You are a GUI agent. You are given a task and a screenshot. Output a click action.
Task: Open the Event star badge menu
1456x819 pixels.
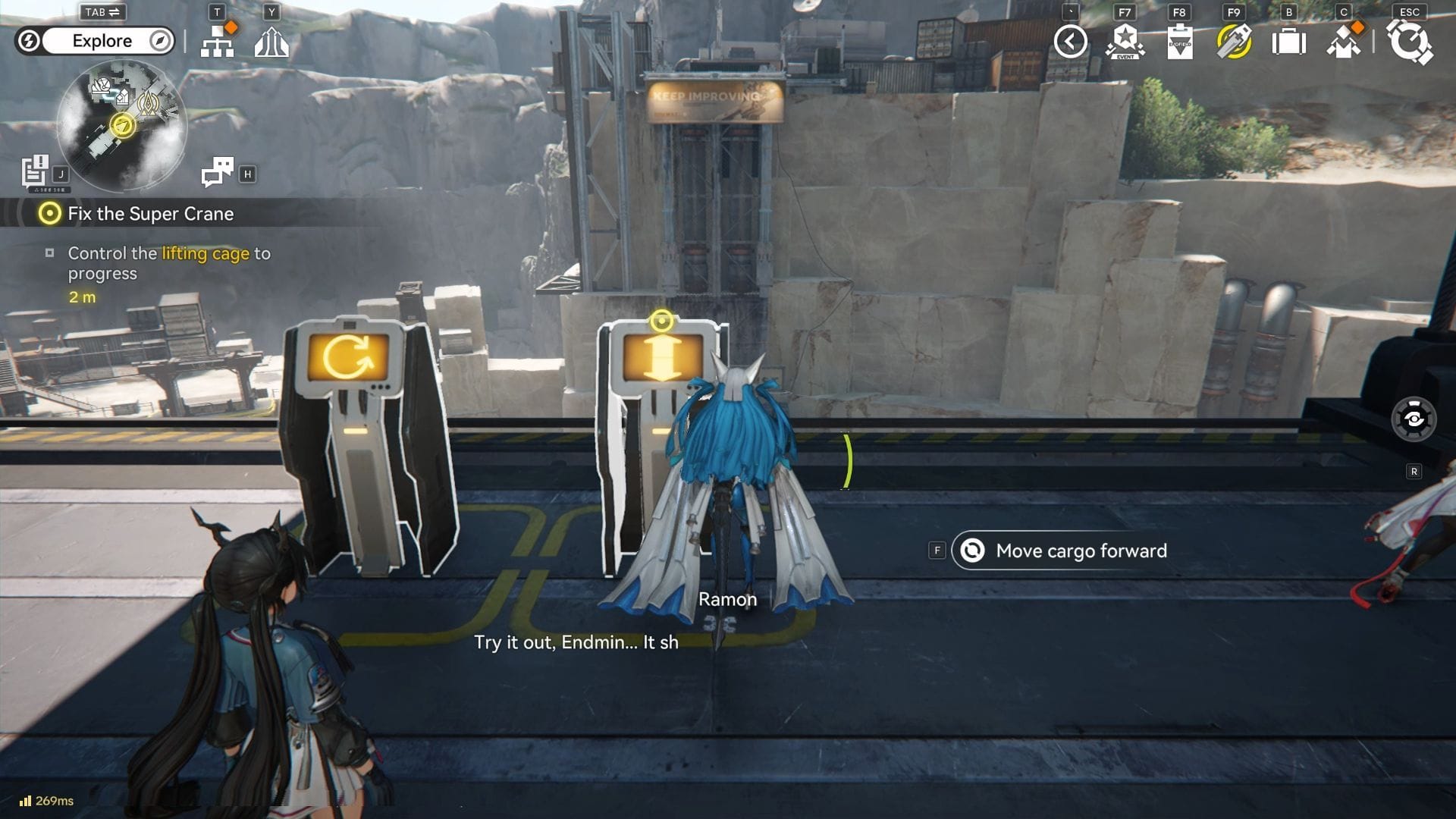click(1125, 41)
